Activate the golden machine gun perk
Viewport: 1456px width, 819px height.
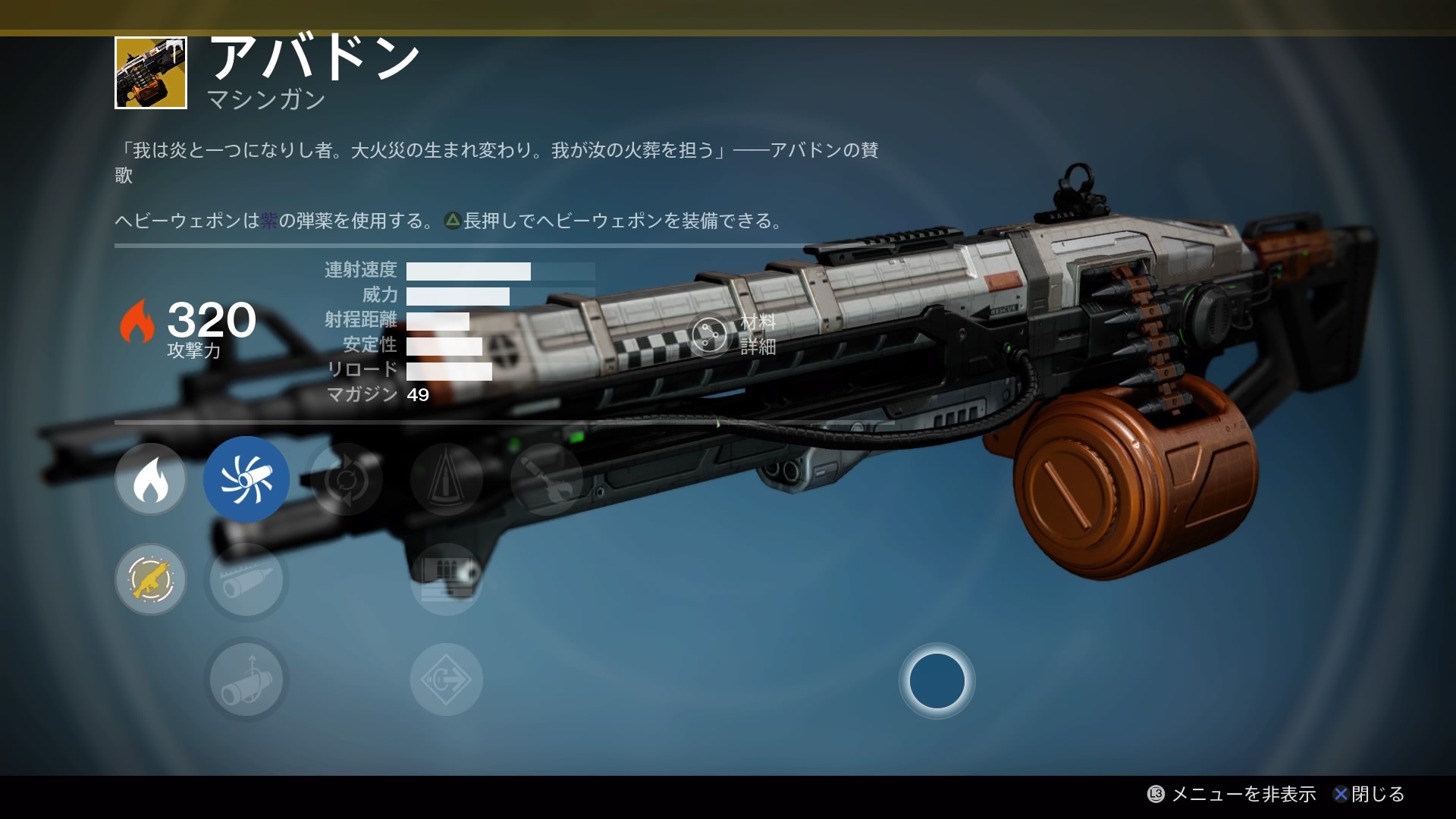(150, 579)
